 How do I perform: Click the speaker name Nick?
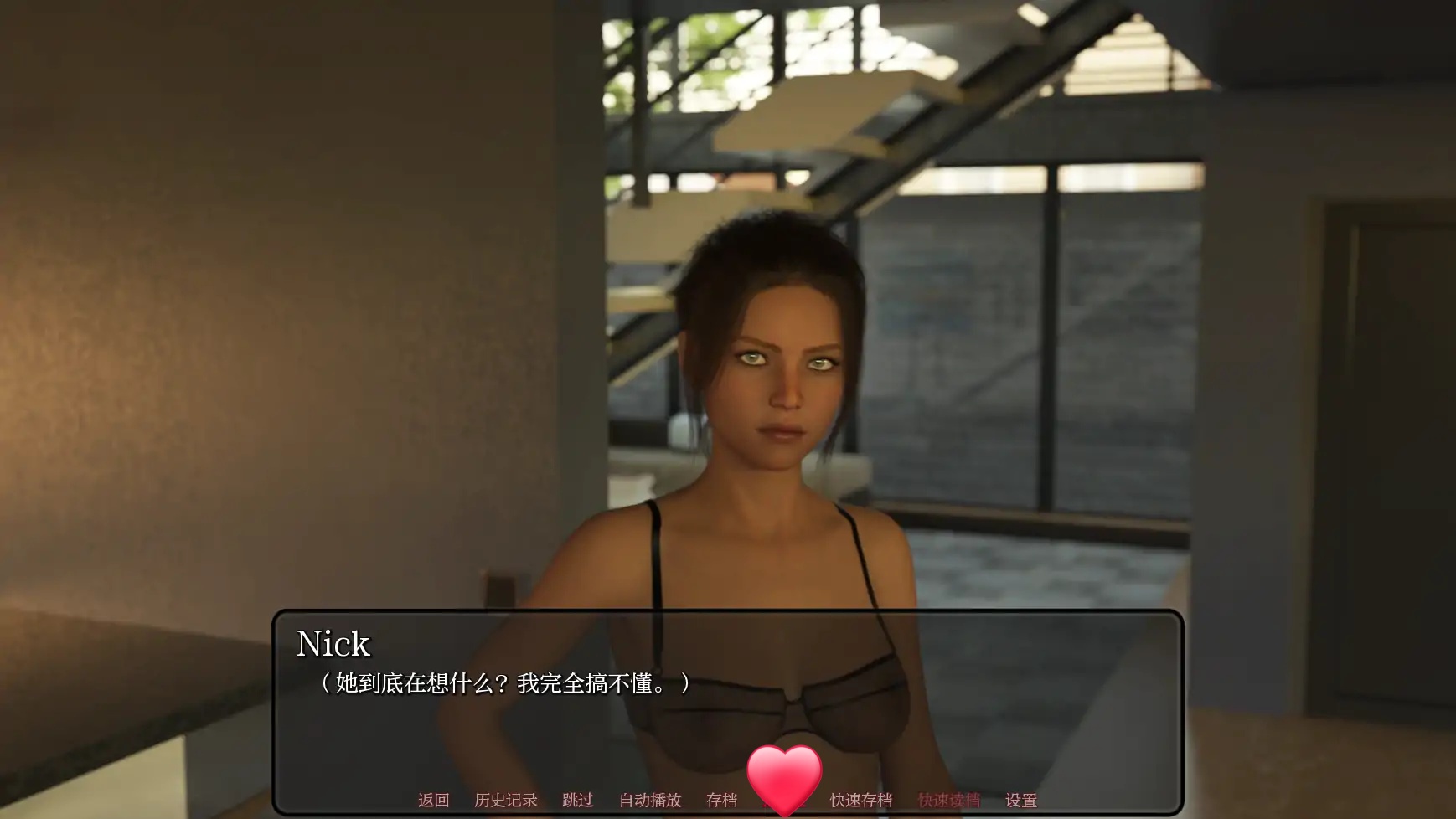[x=333, y=643]
